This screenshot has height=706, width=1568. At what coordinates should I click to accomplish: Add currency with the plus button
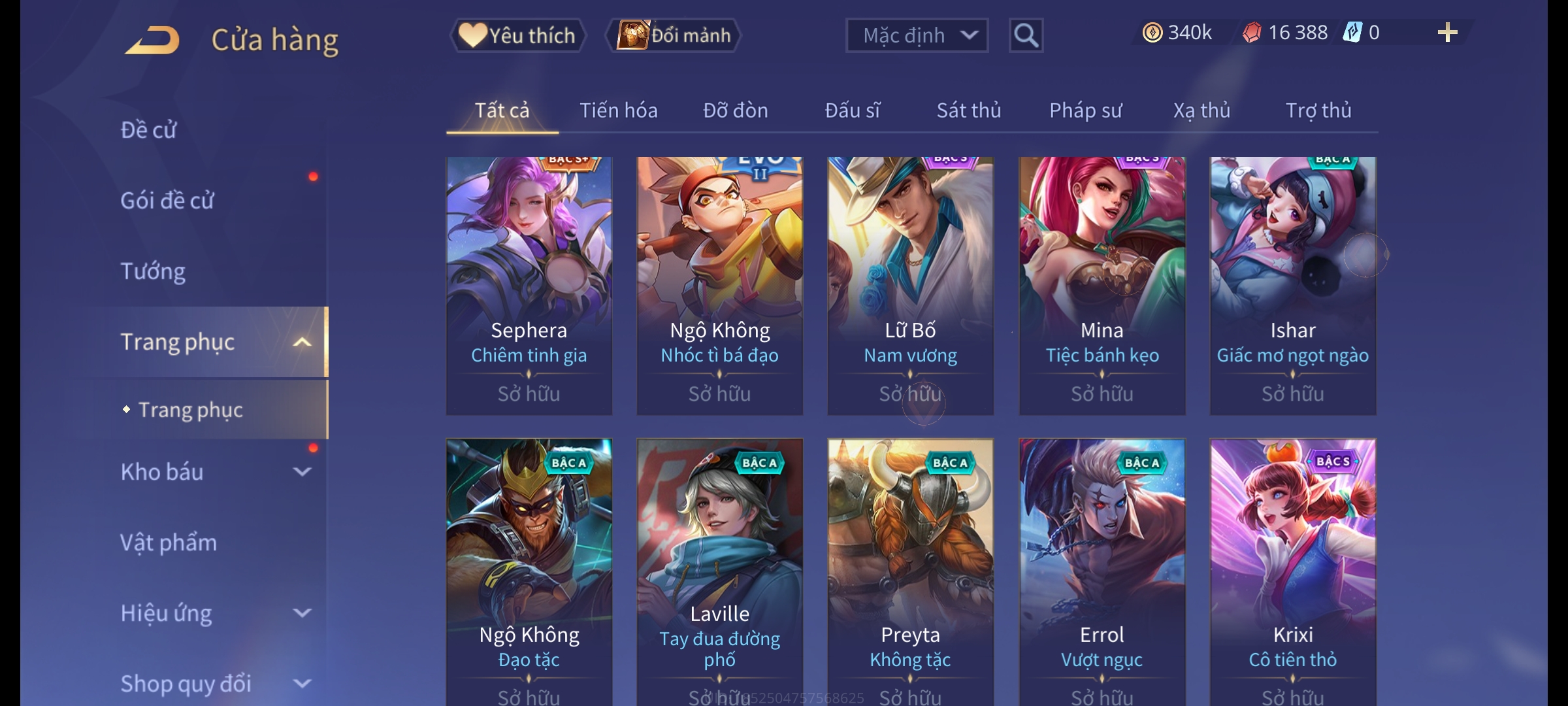coord(1447,33)
